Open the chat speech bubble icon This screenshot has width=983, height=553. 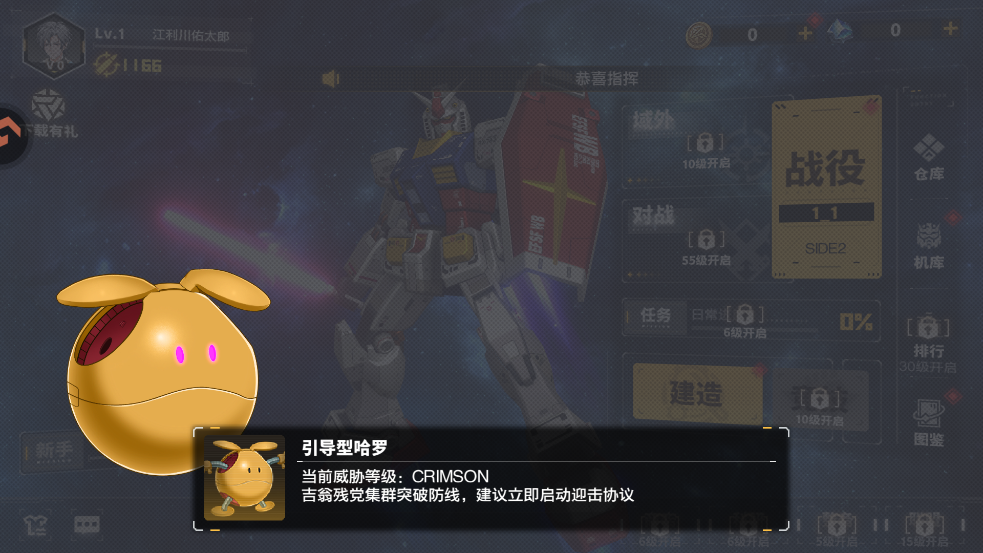pyautogui.click(x=87, y=525)
